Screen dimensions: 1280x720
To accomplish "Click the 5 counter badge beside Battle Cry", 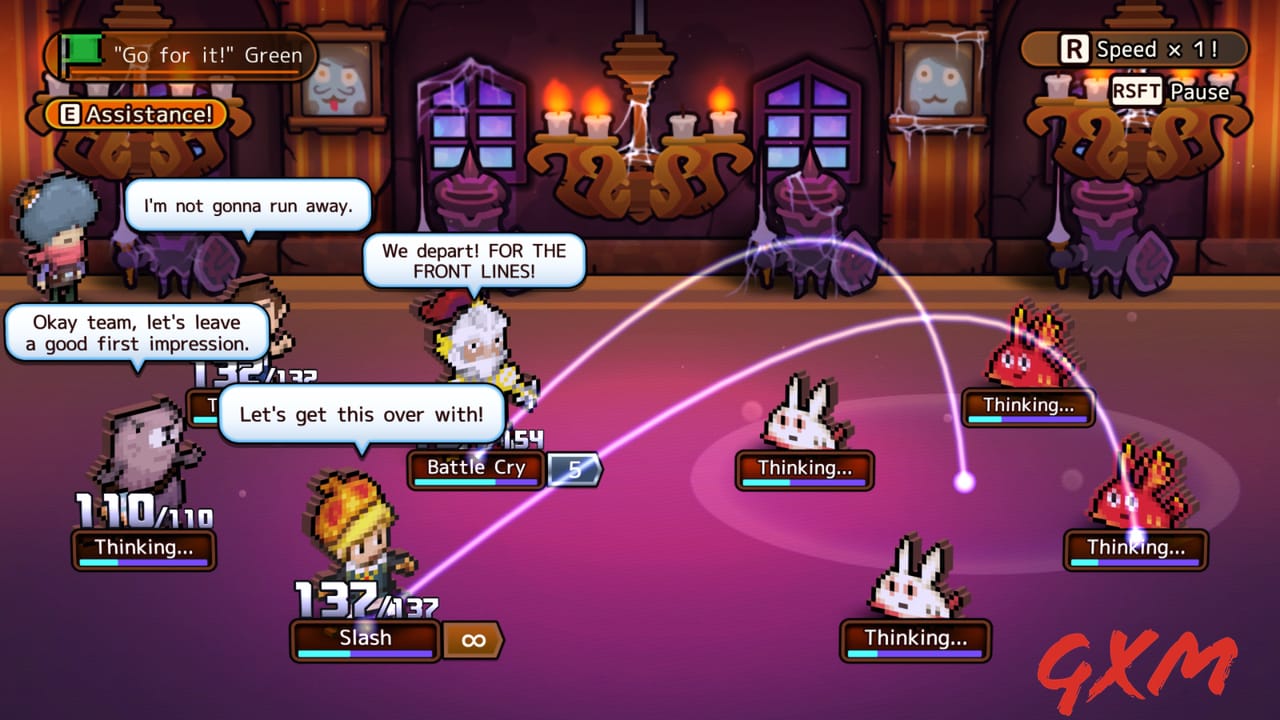I will point(575,468).
